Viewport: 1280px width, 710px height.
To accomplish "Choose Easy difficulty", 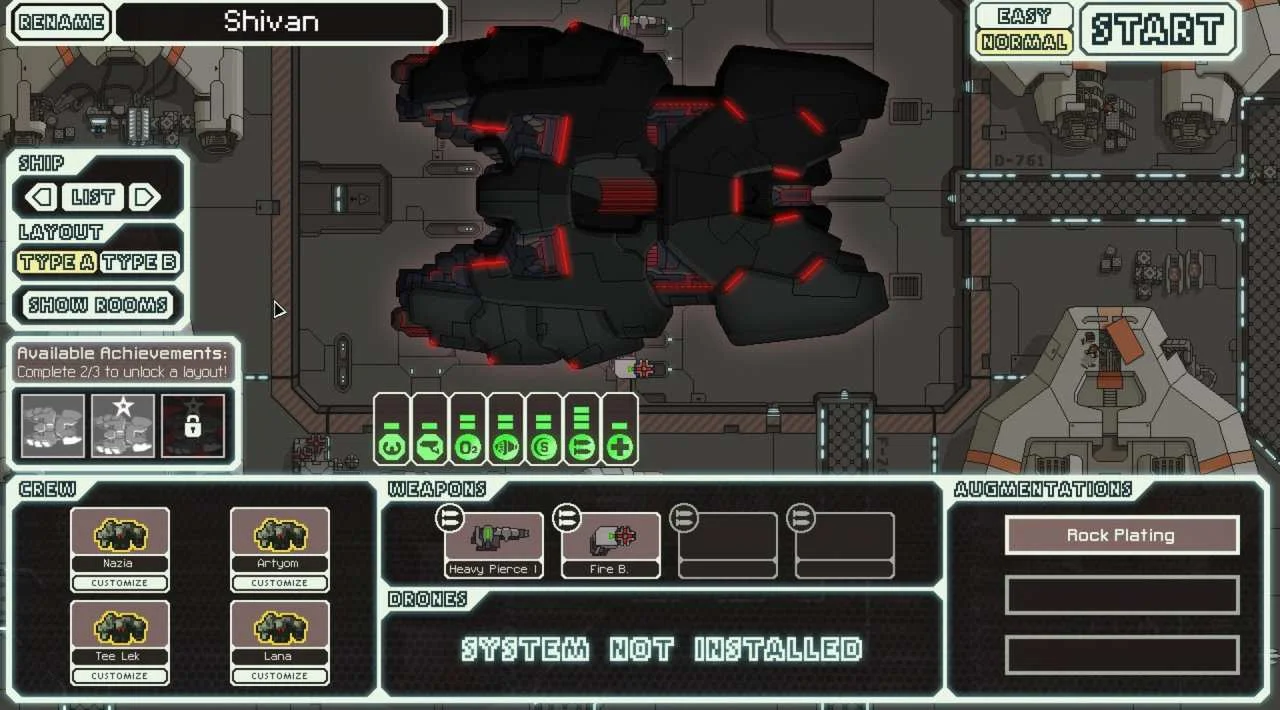I will click(x=1023, y=16).
